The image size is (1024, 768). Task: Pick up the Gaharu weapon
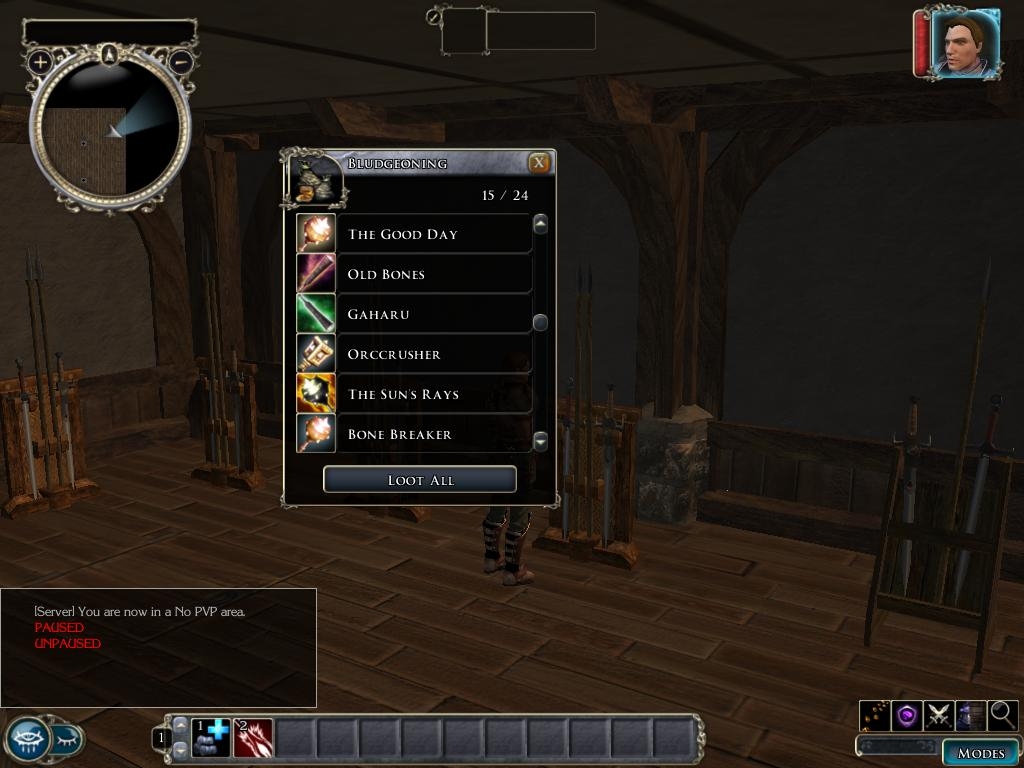(433, 314)
